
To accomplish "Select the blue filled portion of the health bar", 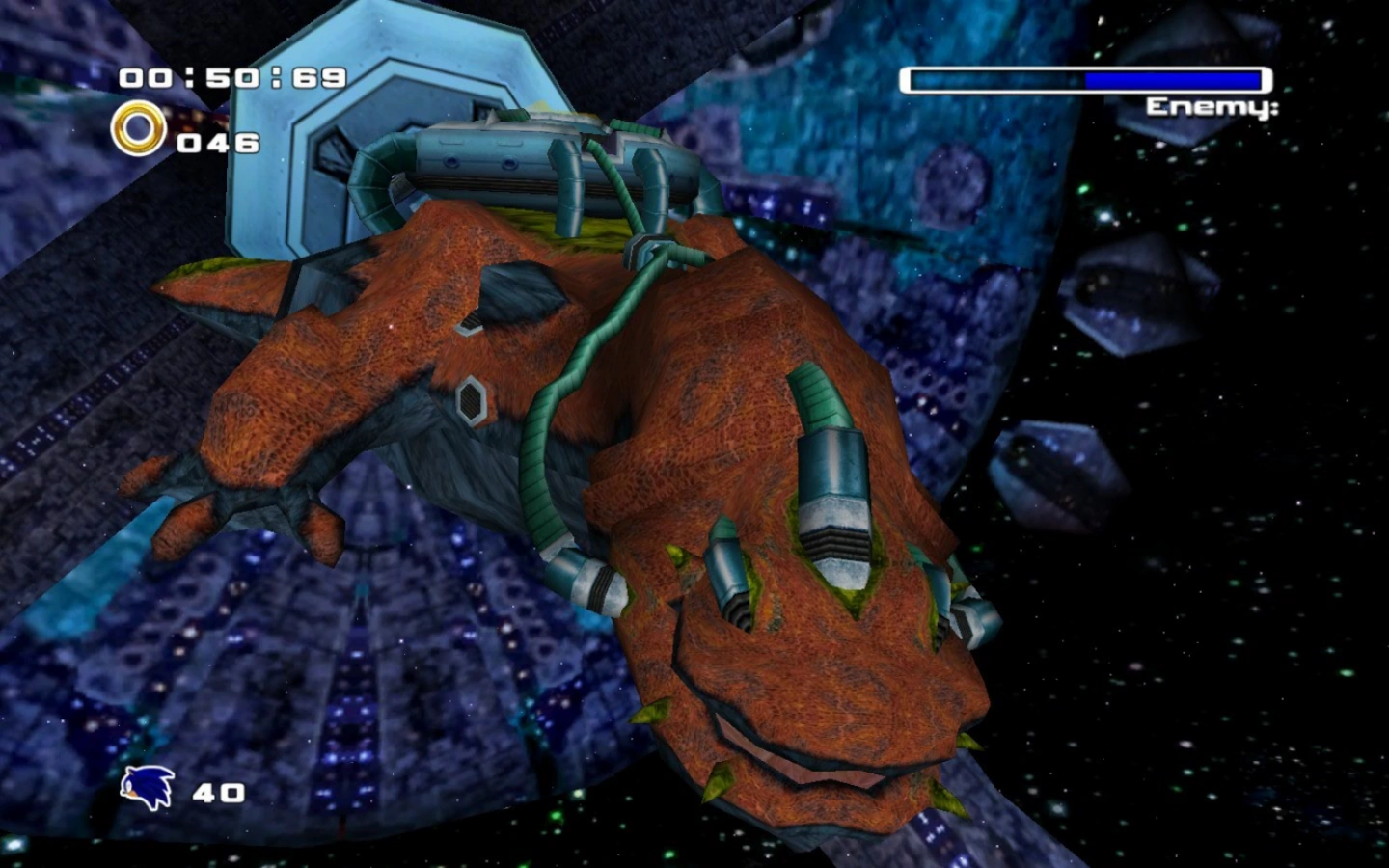I will pos(1172,77).
